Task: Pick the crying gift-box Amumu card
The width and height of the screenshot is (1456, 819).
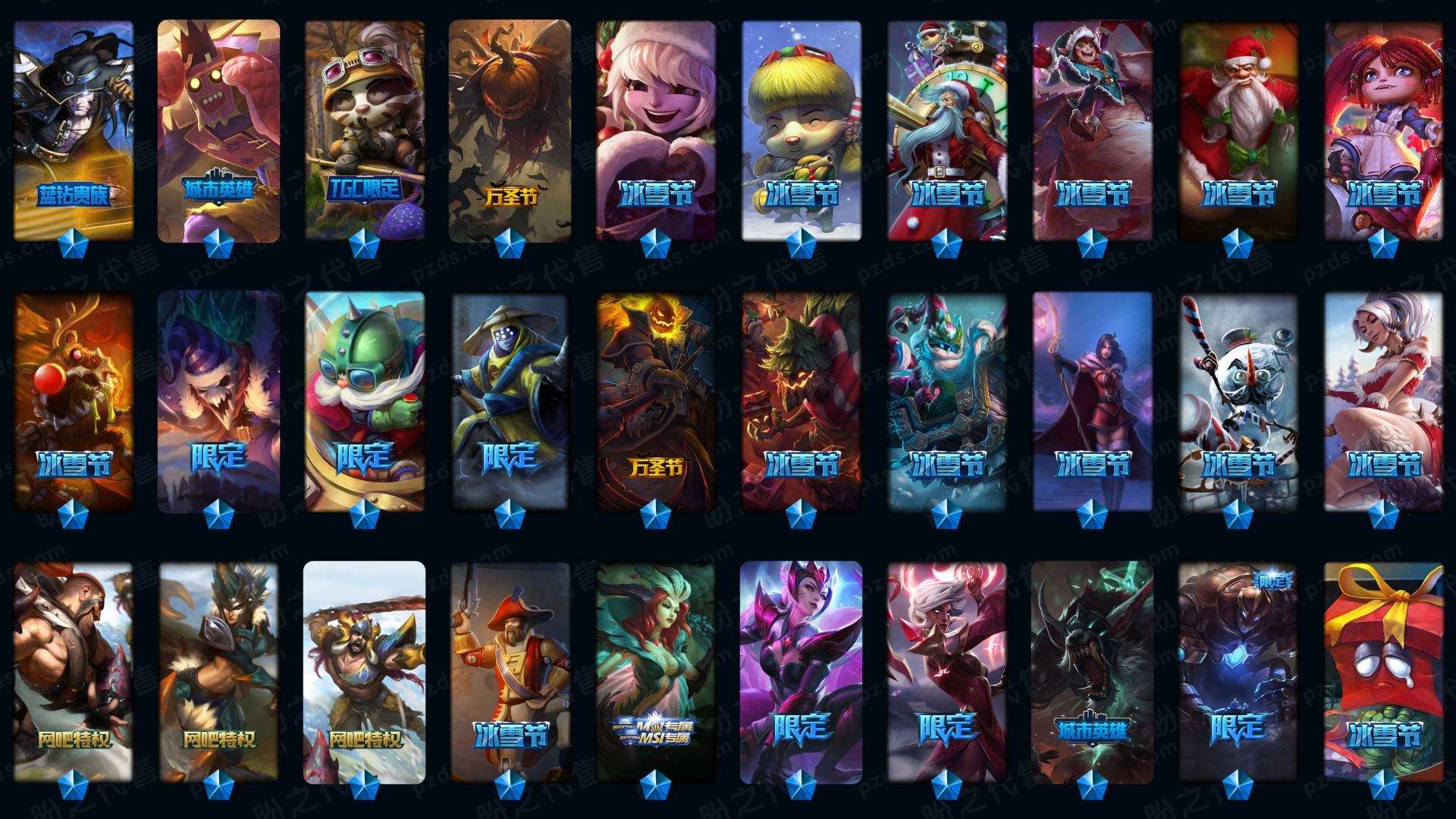Action: click(1384, 672)
